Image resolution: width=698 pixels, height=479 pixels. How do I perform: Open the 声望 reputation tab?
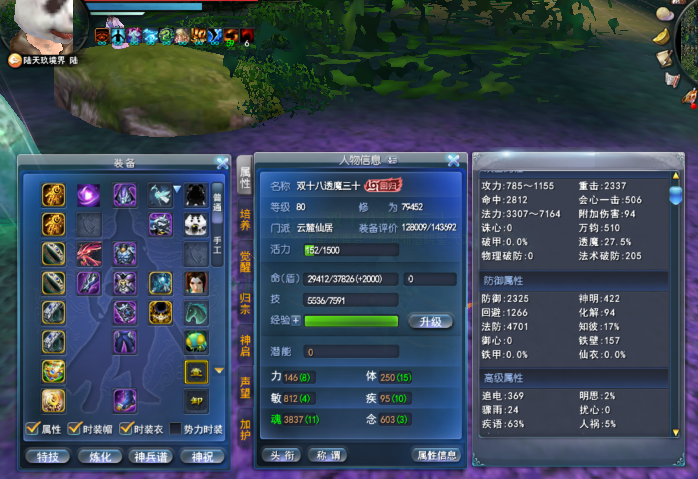(x=244, y=387)
